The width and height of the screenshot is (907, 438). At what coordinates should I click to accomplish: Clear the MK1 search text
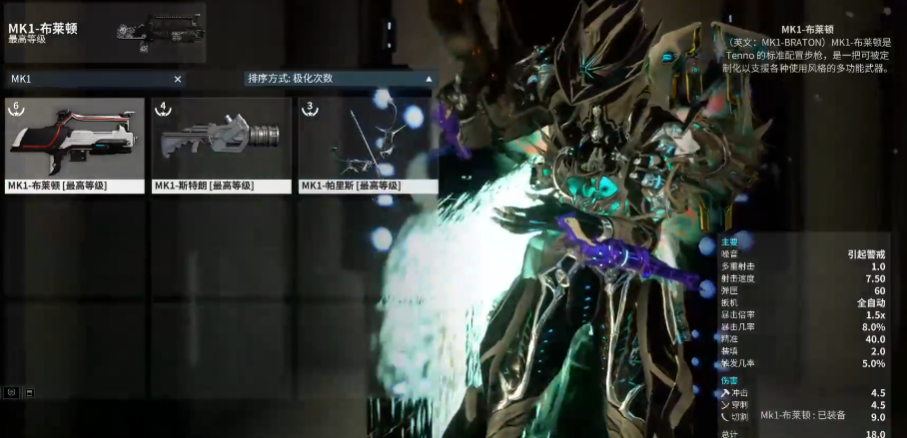[178, 79]
